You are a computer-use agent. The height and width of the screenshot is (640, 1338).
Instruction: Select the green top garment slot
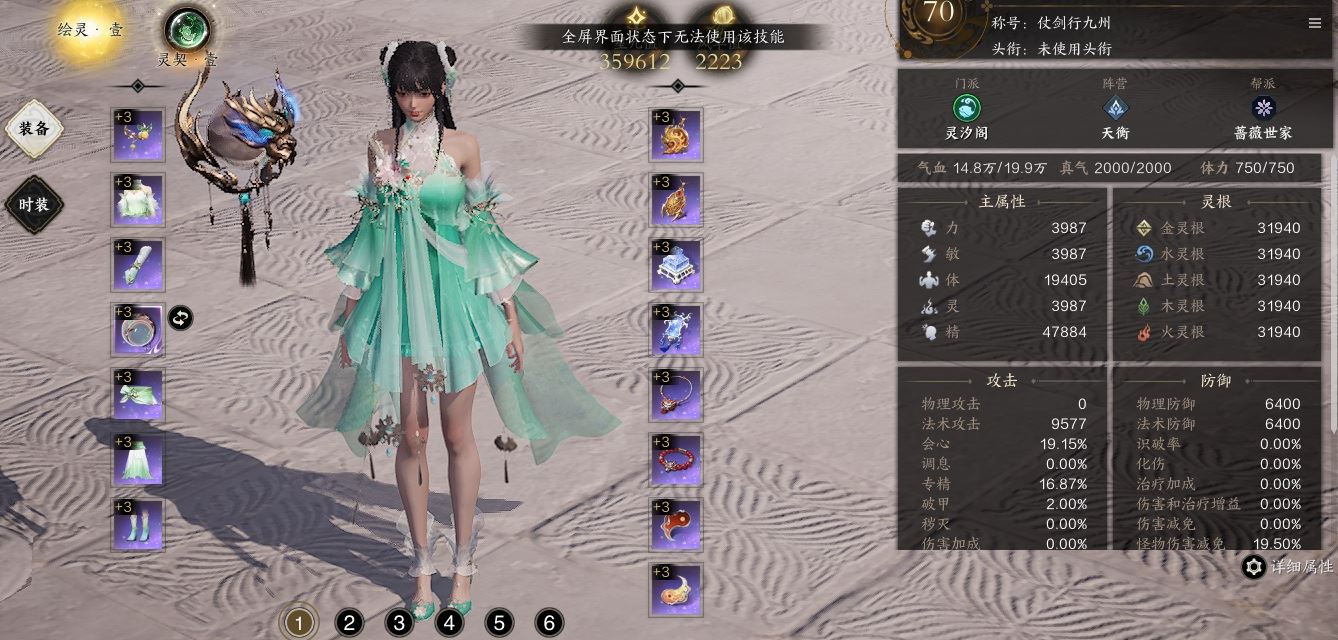(x=138, y=200)
